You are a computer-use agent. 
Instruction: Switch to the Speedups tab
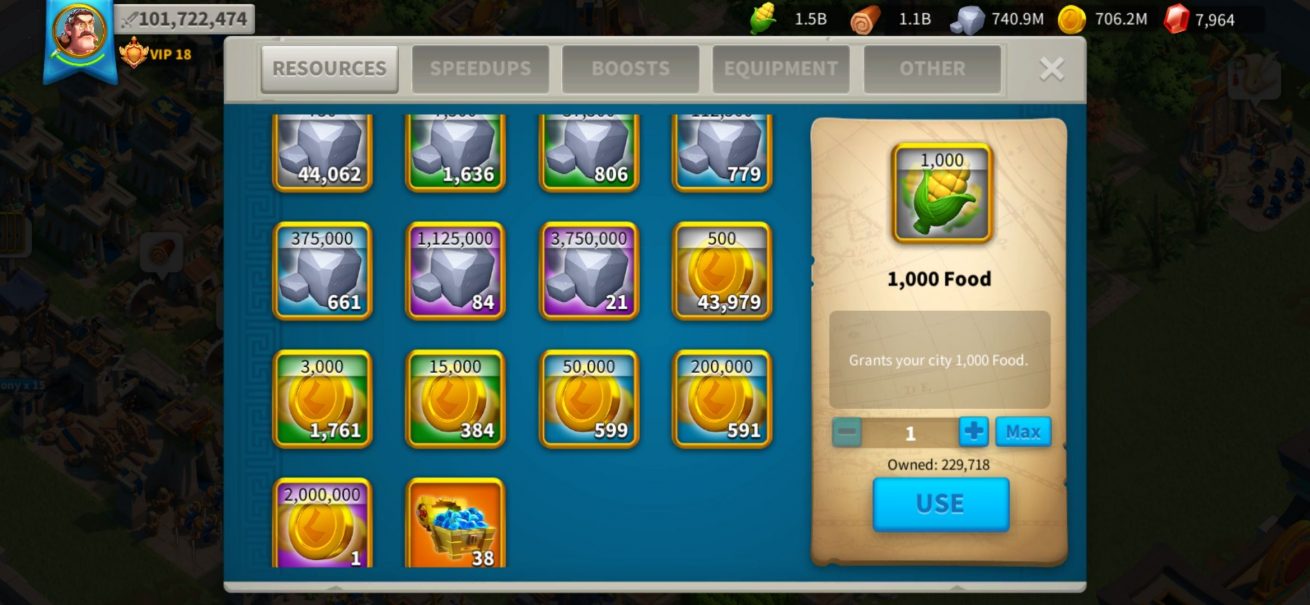pos(480,69)
